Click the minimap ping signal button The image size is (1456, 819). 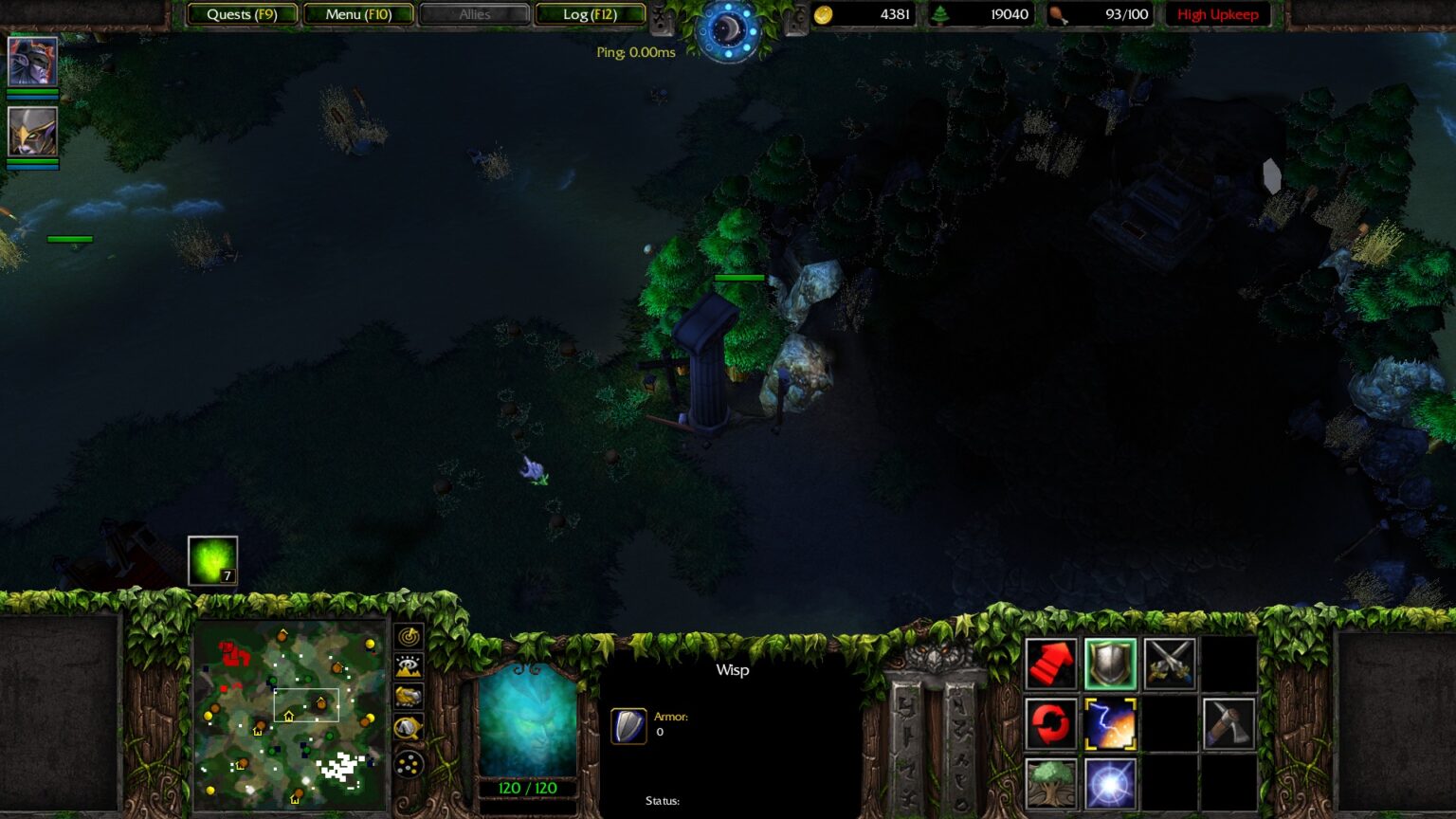pos(409,636)
